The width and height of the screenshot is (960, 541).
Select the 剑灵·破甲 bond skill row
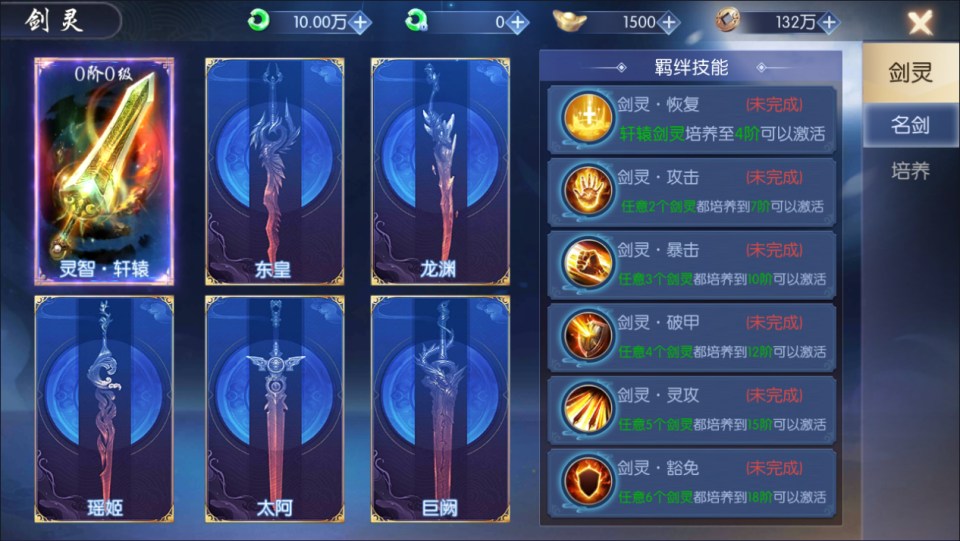click(x=691, y=337)
